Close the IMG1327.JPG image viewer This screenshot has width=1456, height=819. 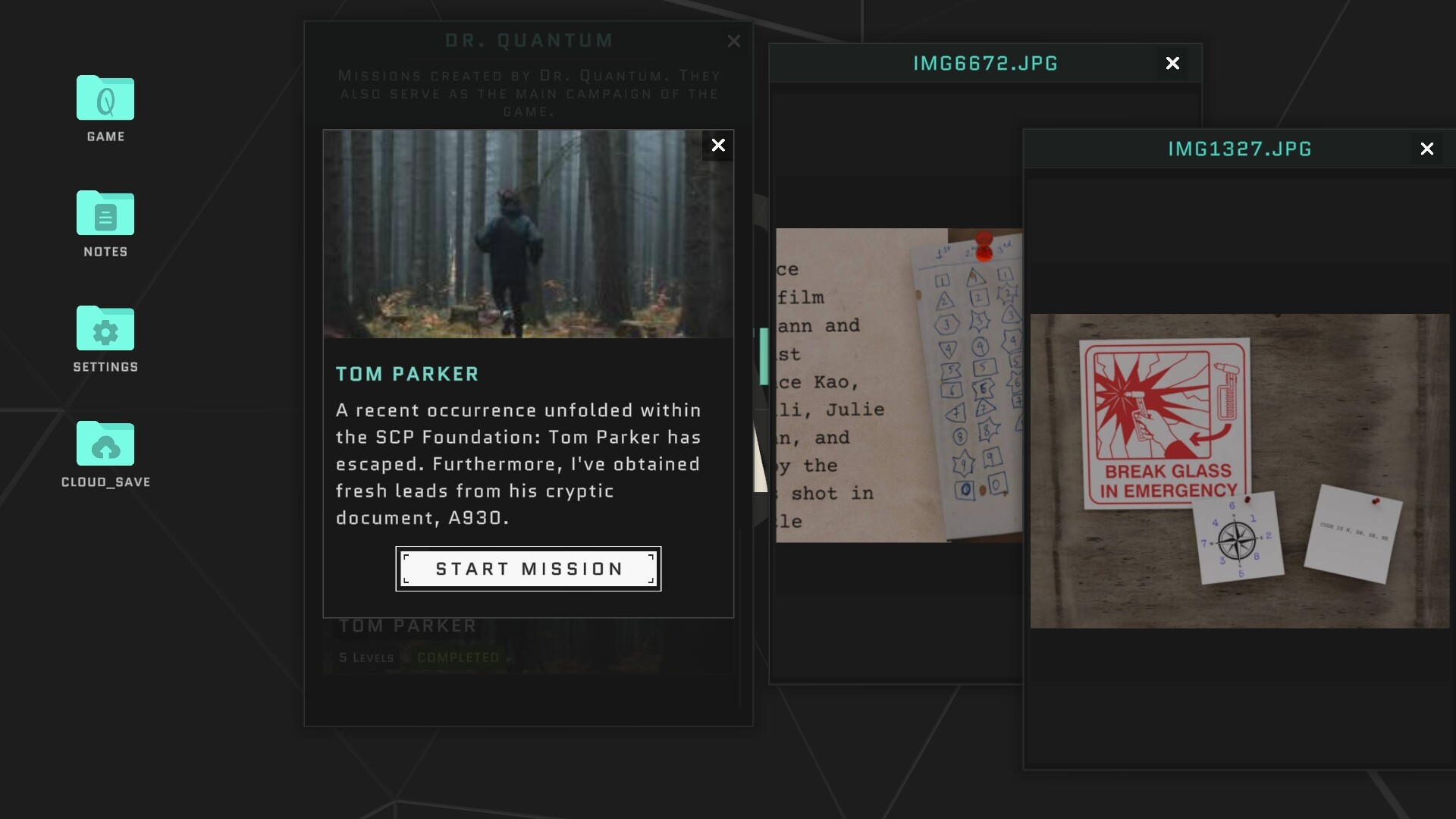[x=1429, y=149]
